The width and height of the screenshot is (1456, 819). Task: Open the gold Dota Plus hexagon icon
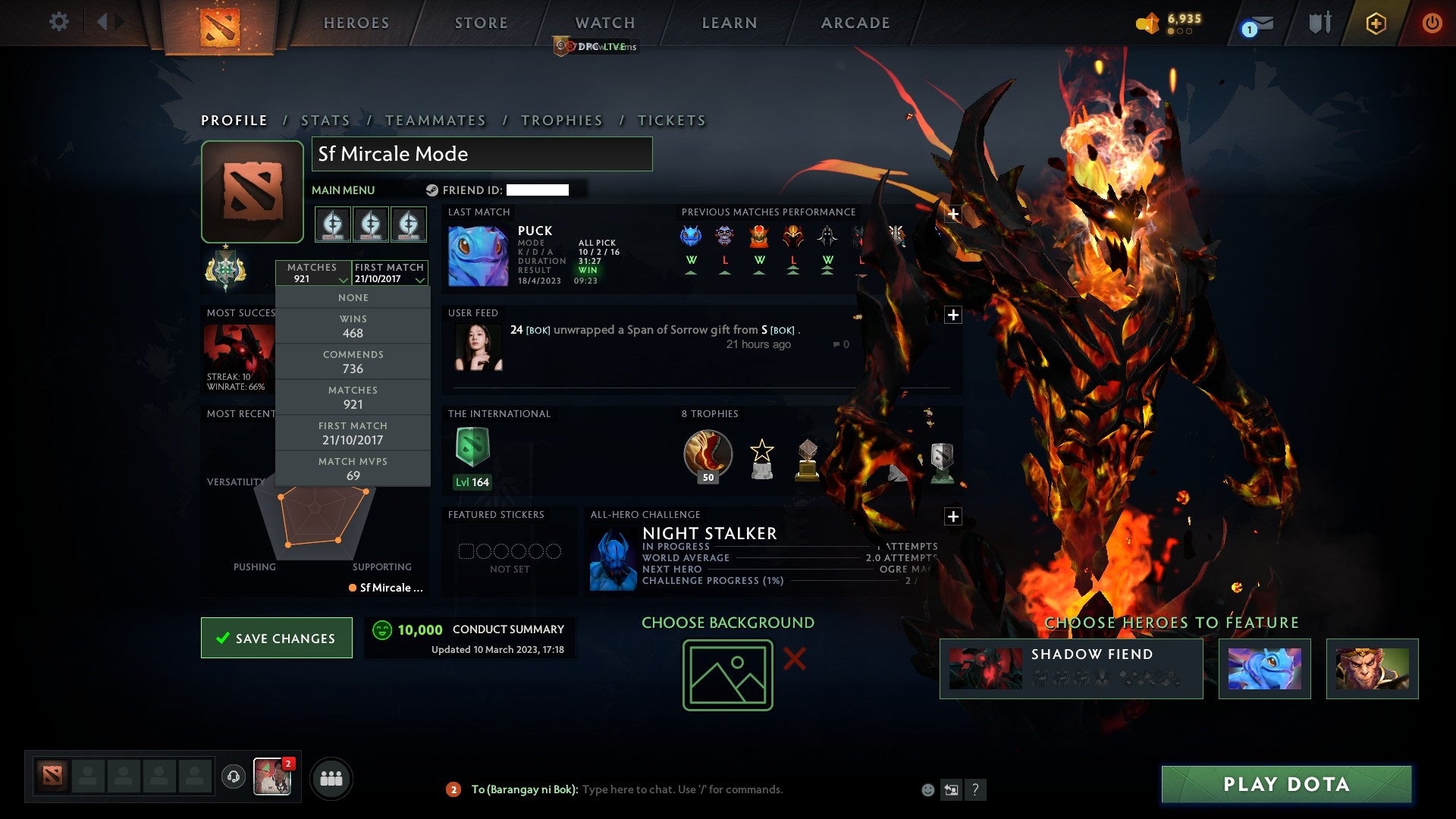[x=1376, y=23]
